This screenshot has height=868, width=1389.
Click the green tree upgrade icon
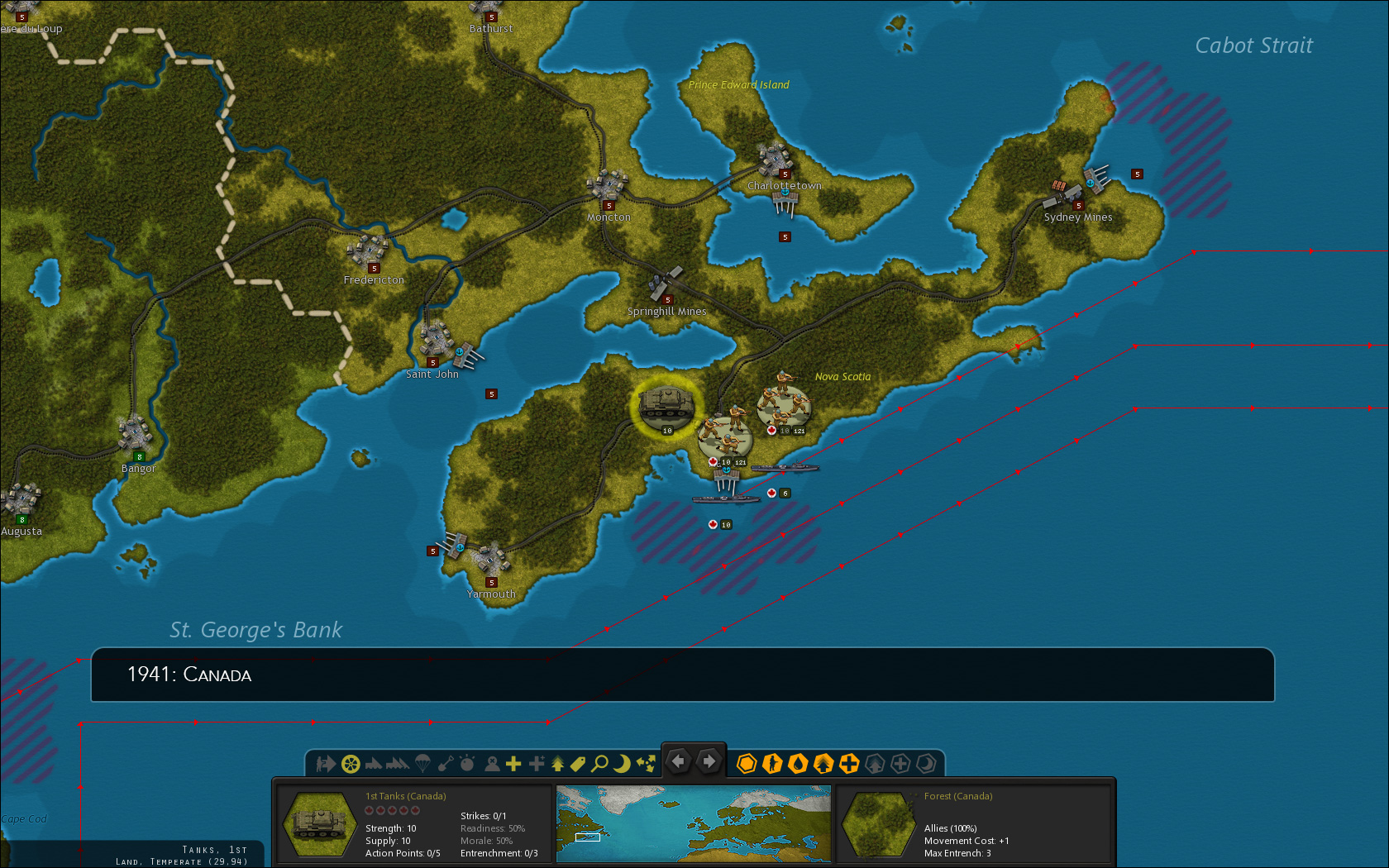558,764
